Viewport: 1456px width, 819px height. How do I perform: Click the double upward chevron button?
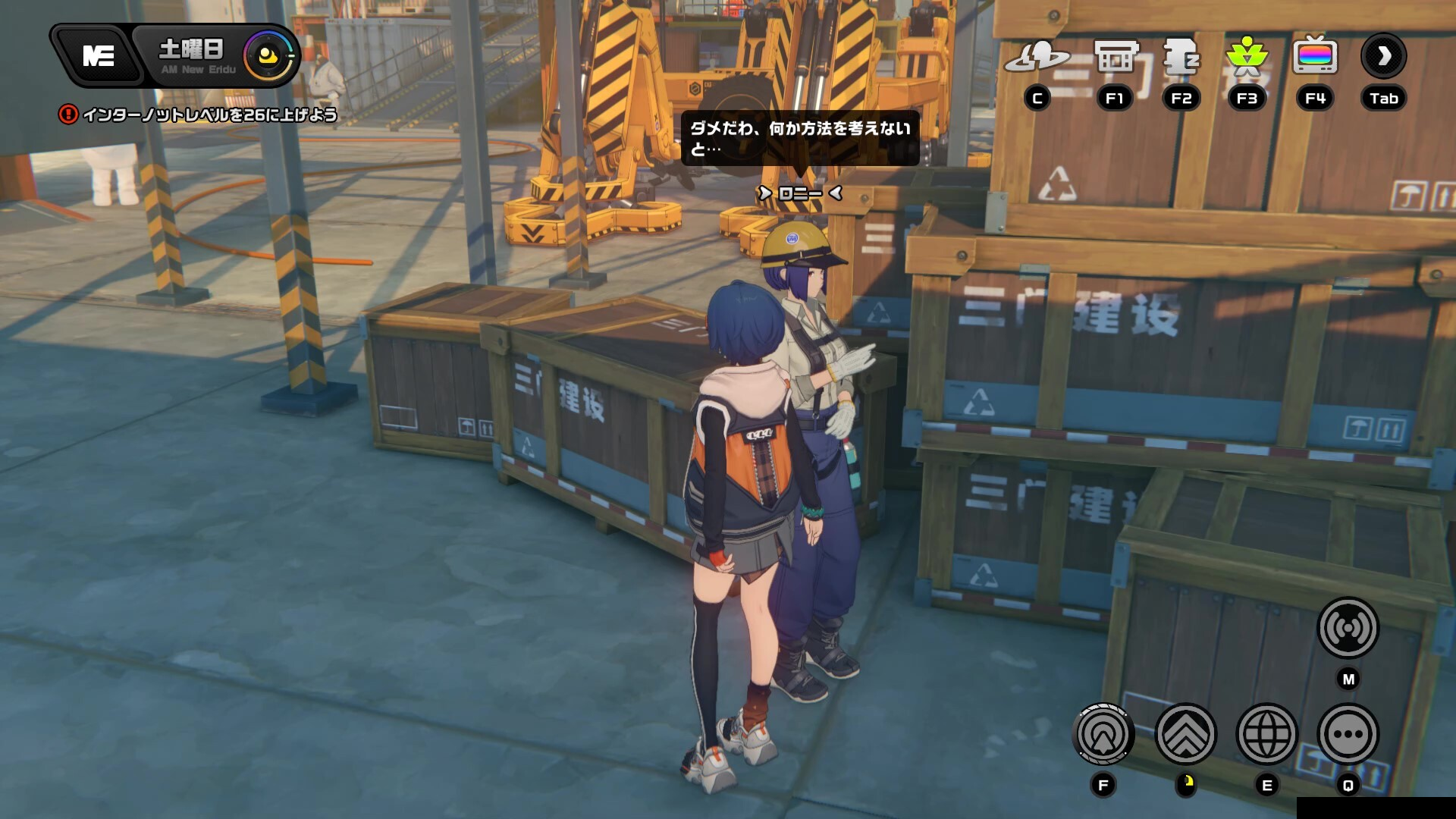click(x=1185, y=734)
